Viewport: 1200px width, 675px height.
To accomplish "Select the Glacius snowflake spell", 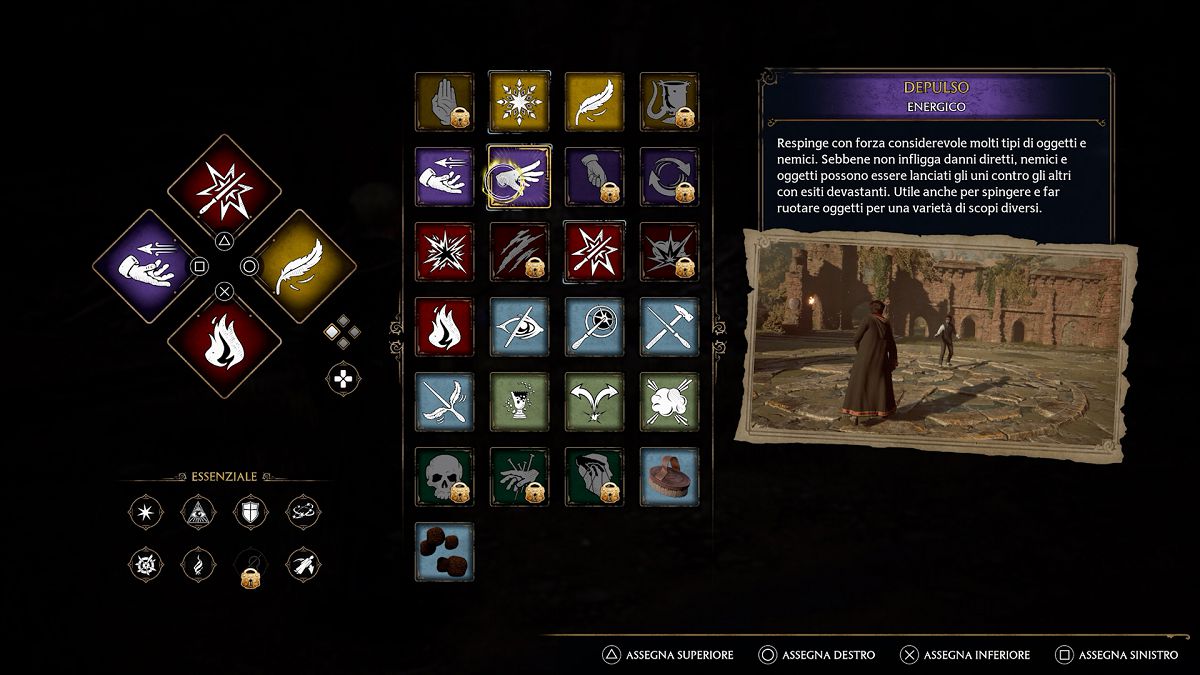I will pos(519,101).
